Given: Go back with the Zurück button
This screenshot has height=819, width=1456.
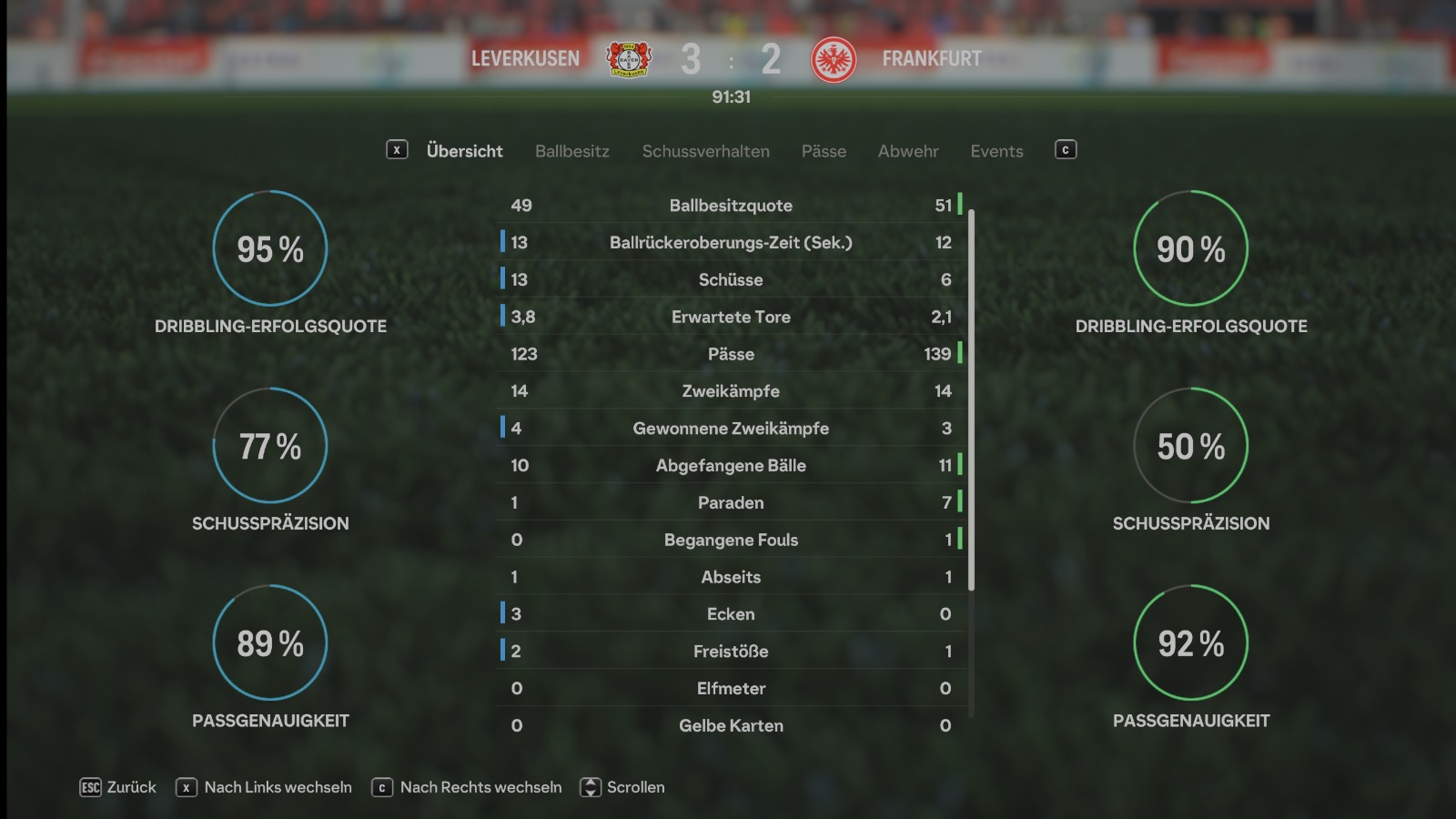Looking at the screenshot, I should (x=118, y=787).
